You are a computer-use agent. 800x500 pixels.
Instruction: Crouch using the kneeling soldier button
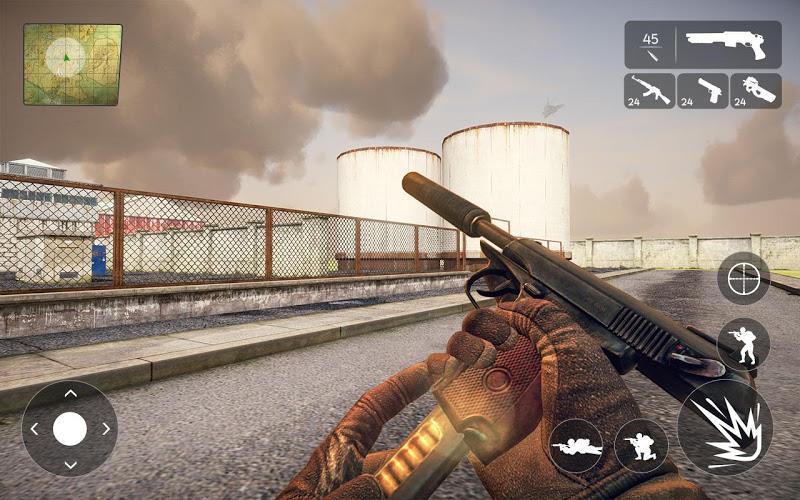pyautogui.click(x=641, y=446)
